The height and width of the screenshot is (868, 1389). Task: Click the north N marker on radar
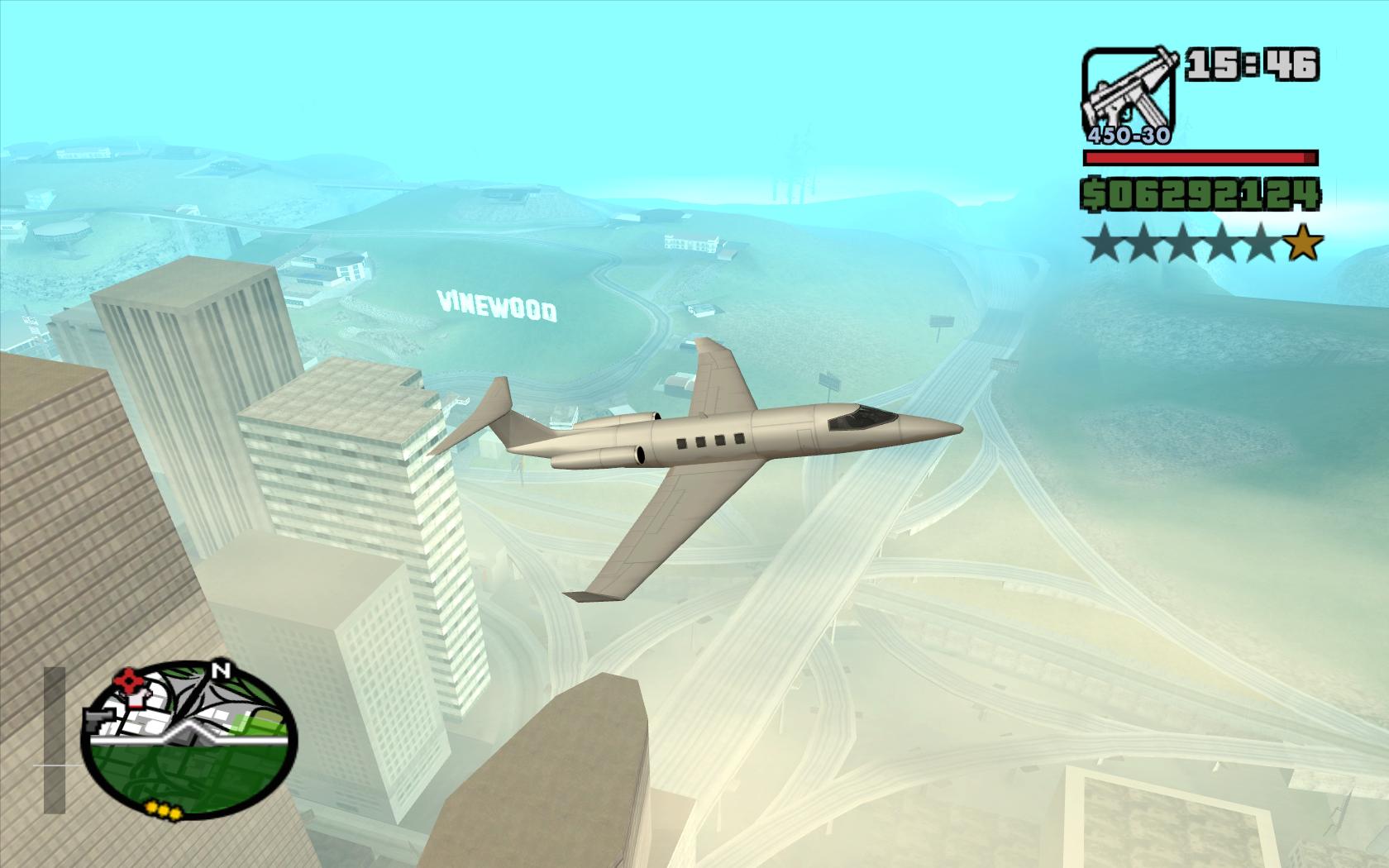220,670
